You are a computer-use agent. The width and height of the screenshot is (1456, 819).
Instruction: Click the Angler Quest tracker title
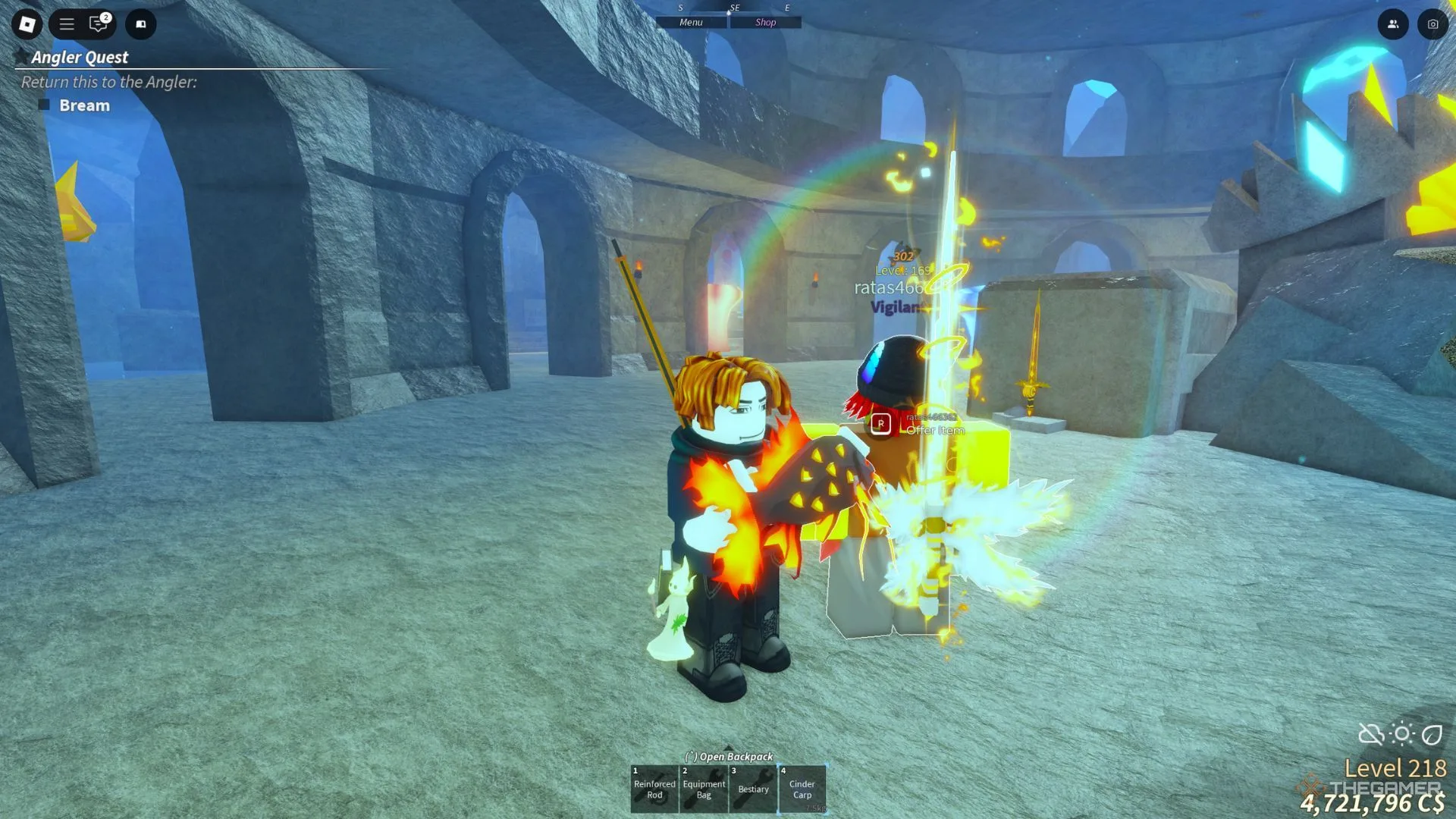(x=80, y=58)
